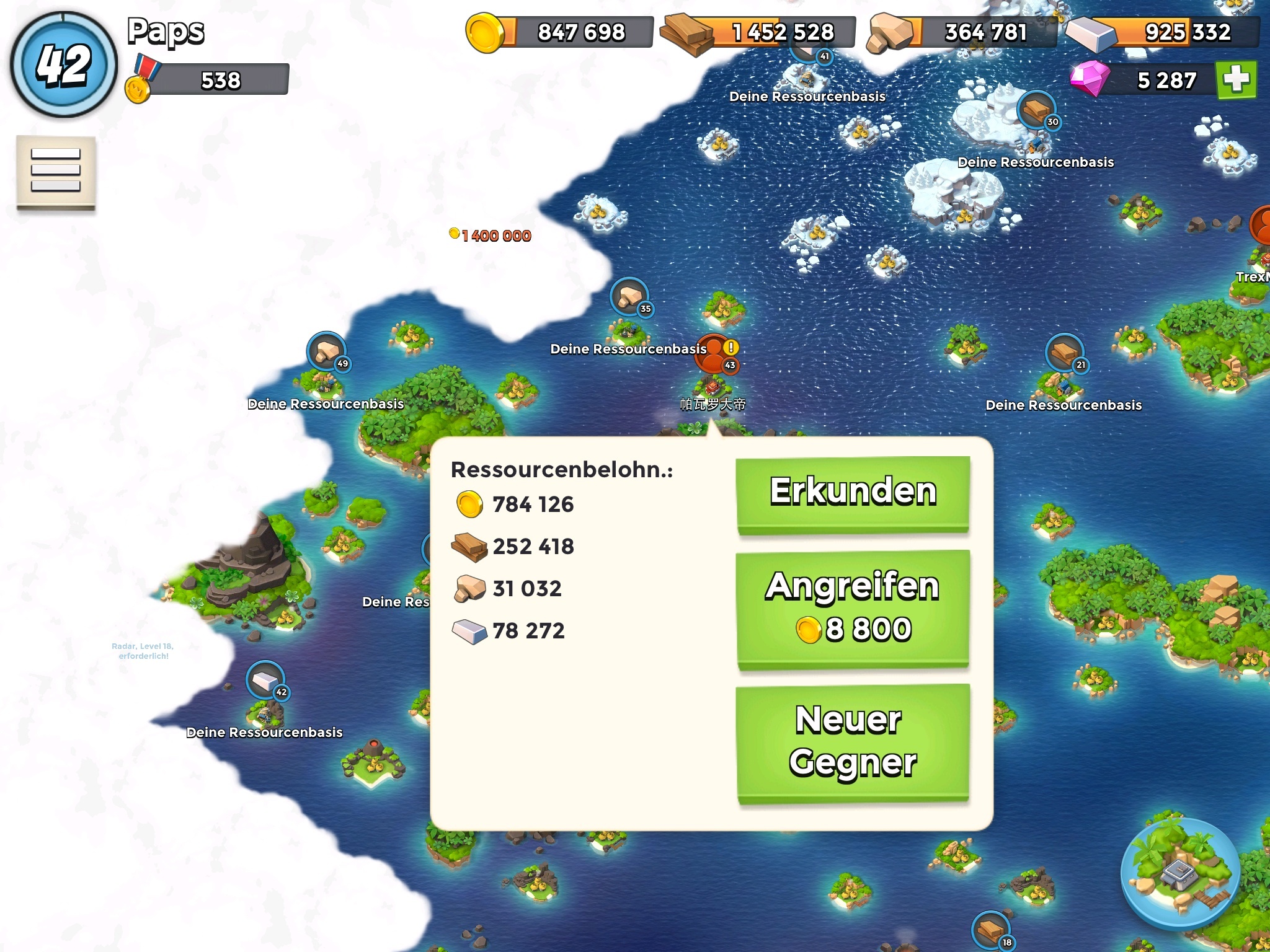The image size is (1270, 952).
Task: Buy more gems with the green plus button
Action: coord(1236,79)
